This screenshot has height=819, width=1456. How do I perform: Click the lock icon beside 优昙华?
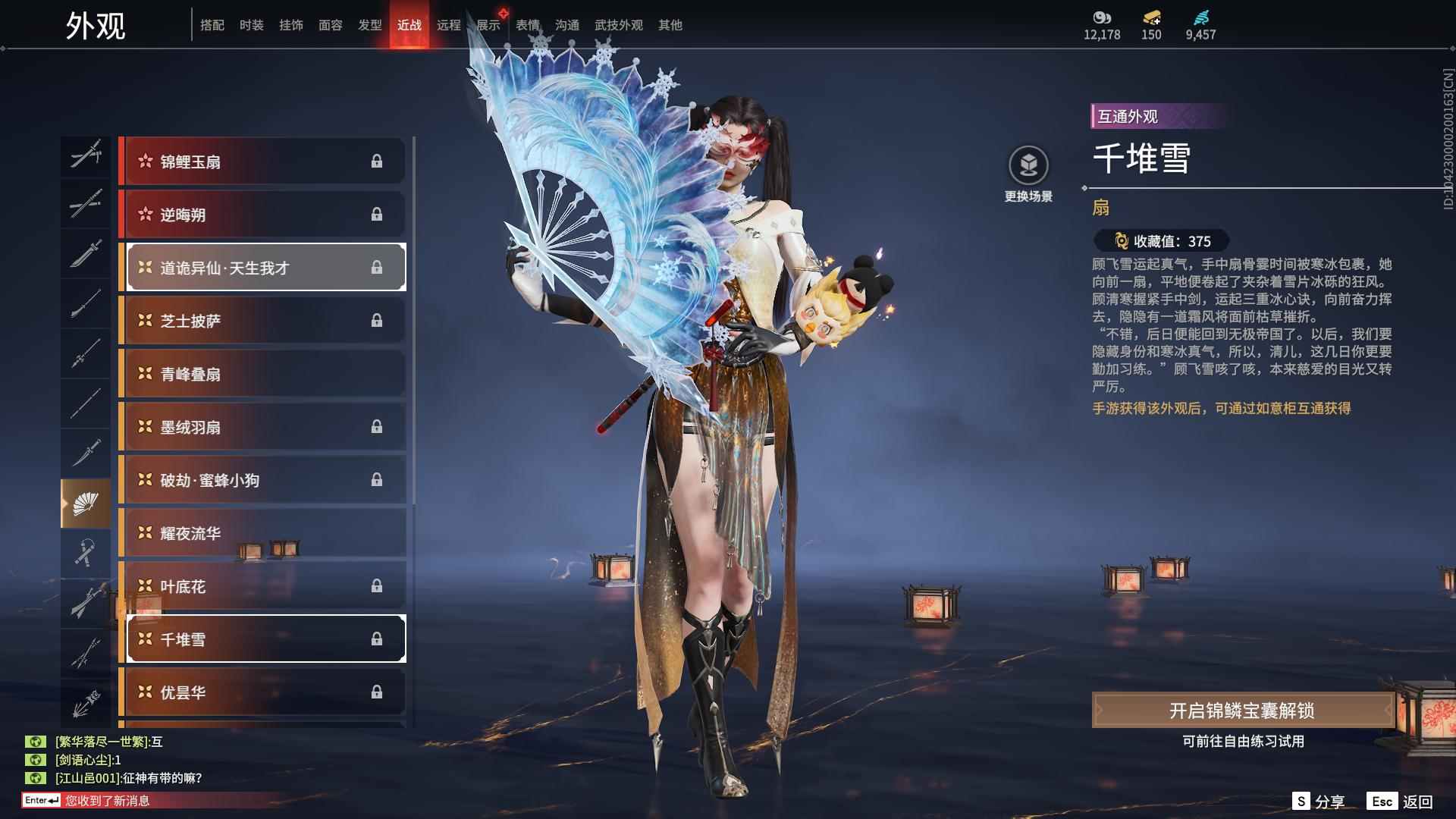[x=377, y=692]
